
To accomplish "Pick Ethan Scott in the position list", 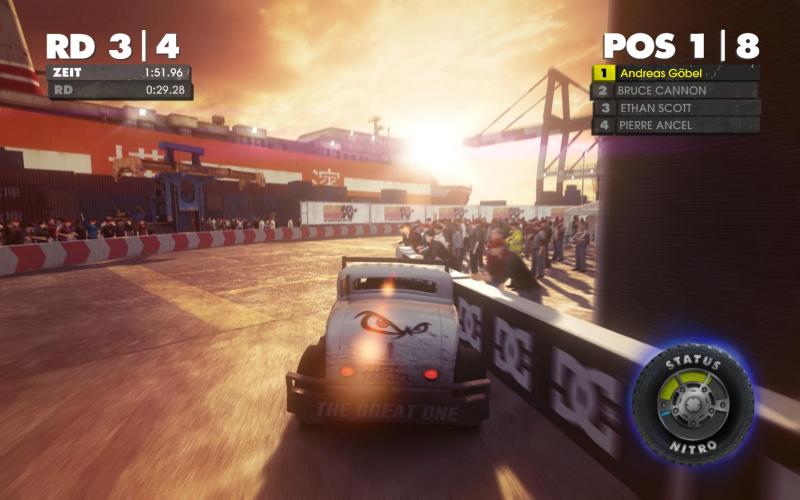I will click(x=676, y=108).
